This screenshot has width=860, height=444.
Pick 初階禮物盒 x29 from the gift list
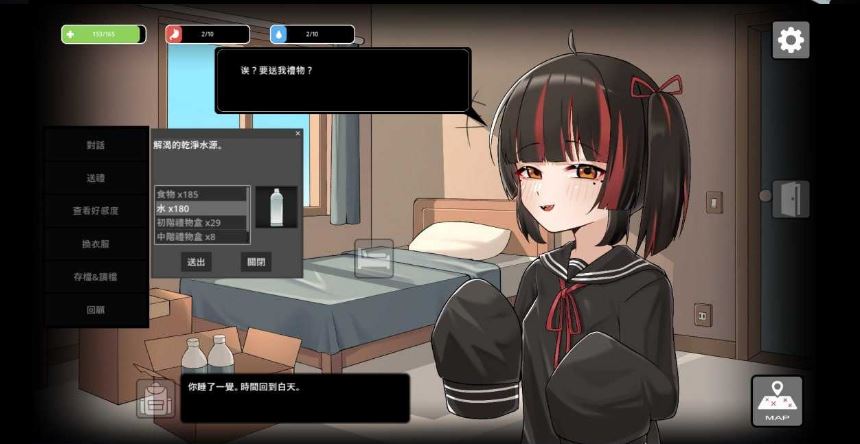(200, 222)
